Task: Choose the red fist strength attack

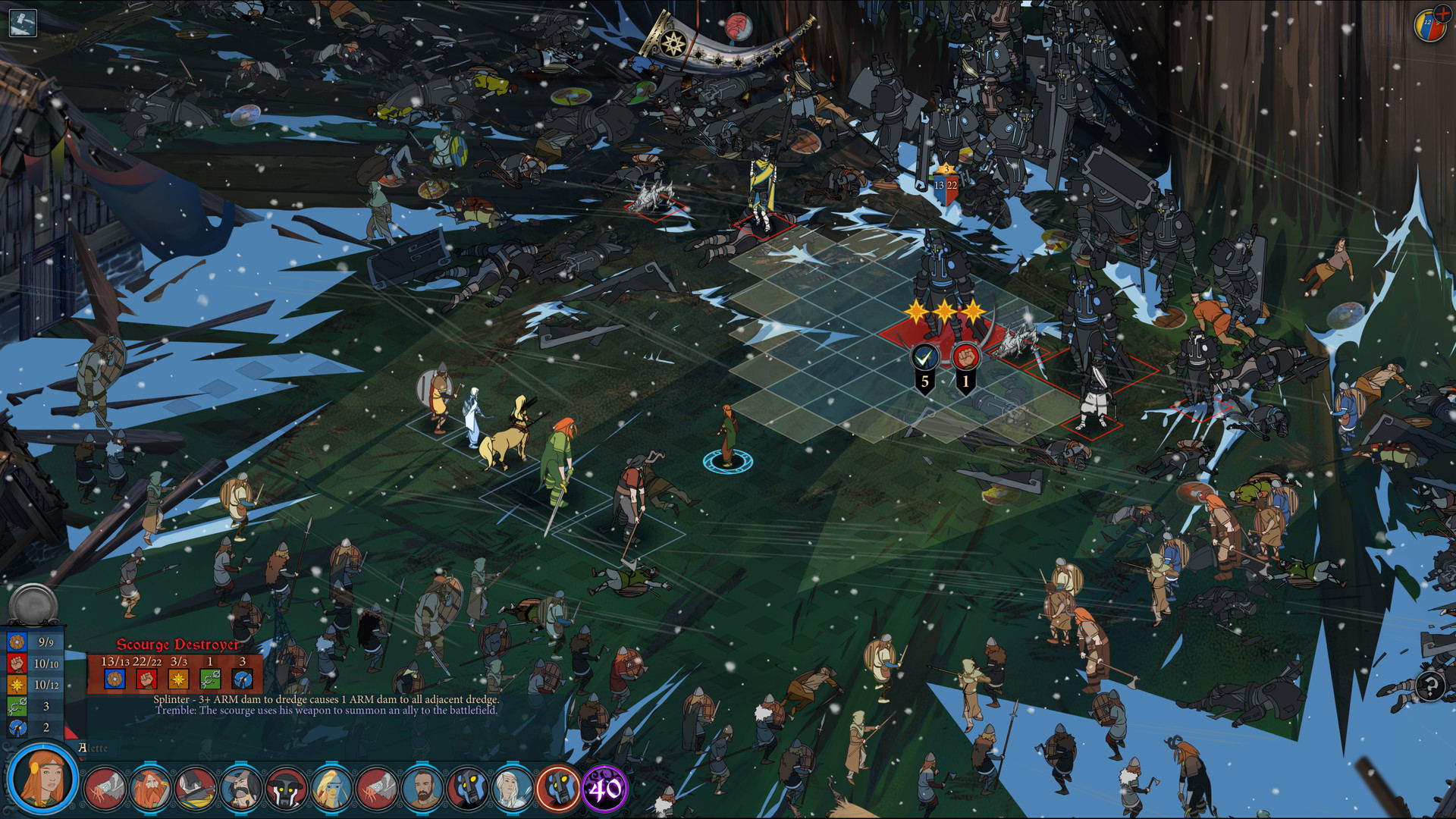Action: [x=965, y=356]
